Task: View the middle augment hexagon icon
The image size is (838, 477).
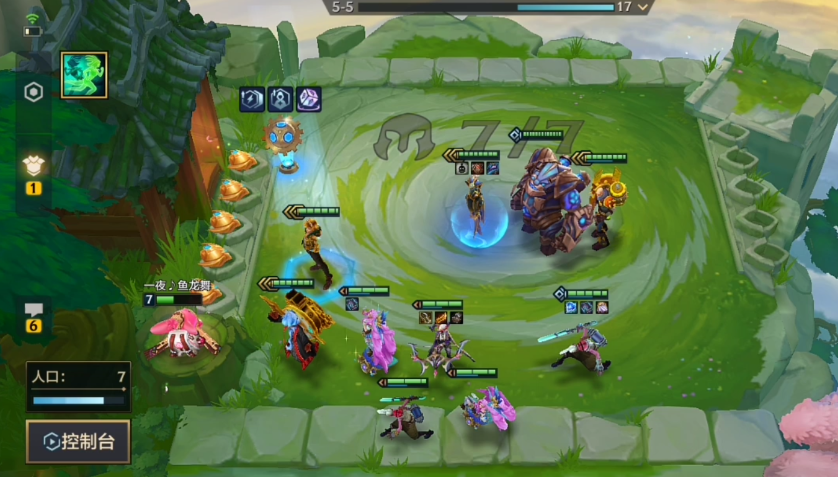Action: [281, 99]
